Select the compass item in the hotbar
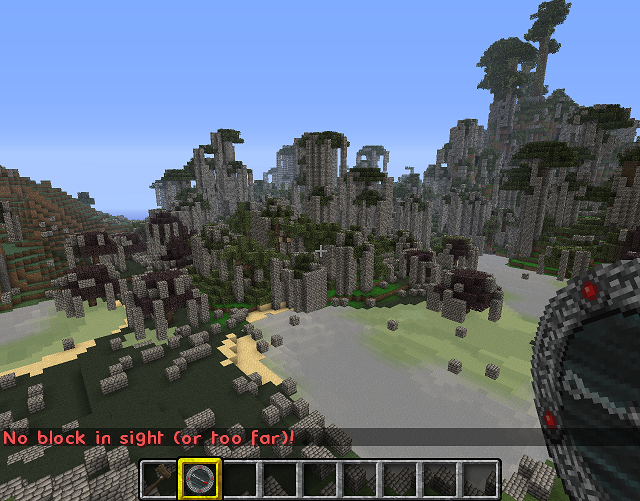 (x=200, y=479)
